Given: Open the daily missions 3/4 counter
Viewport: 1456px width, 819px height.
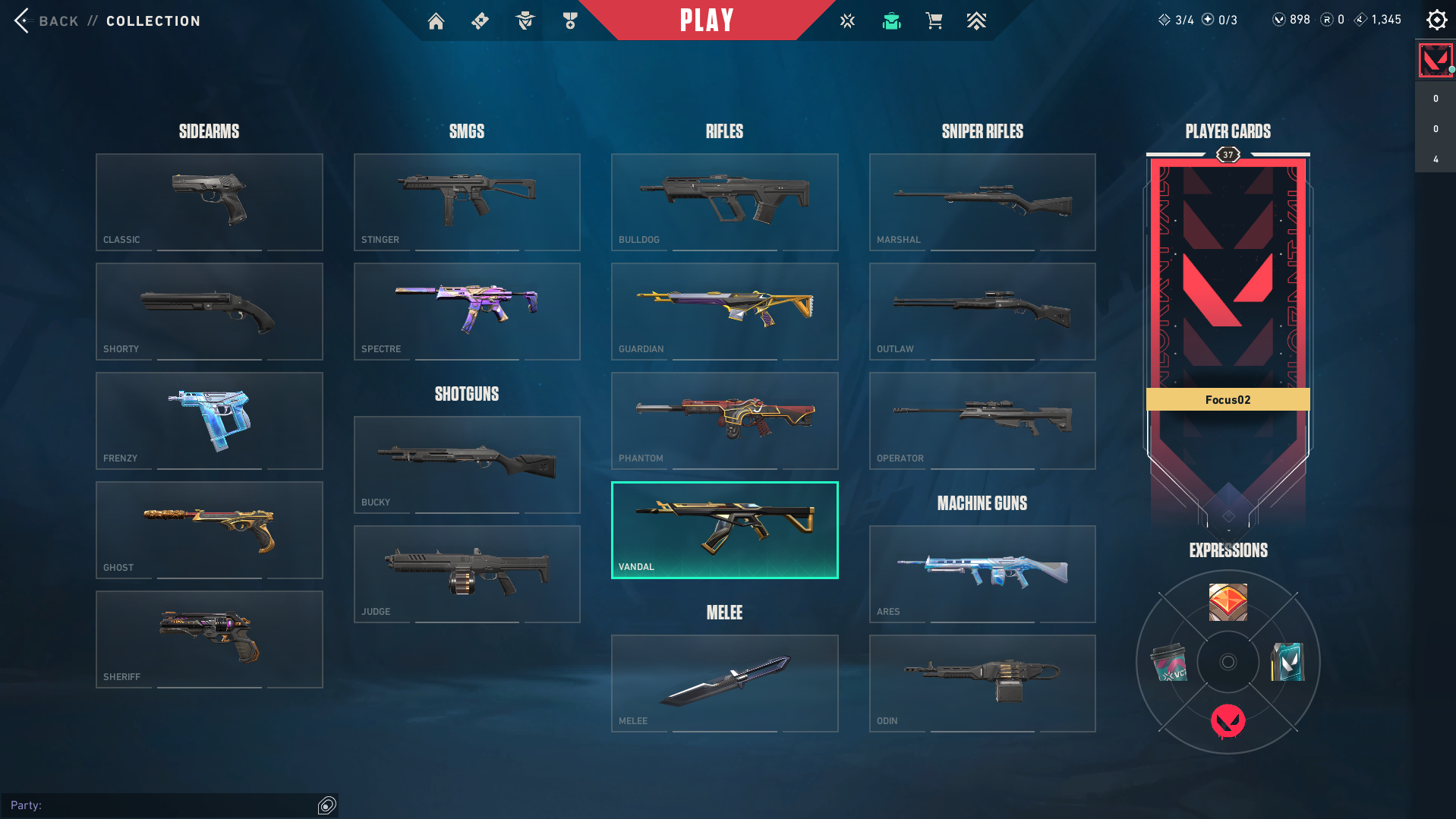Looking at the screenshot, I should pos(1177,19).
